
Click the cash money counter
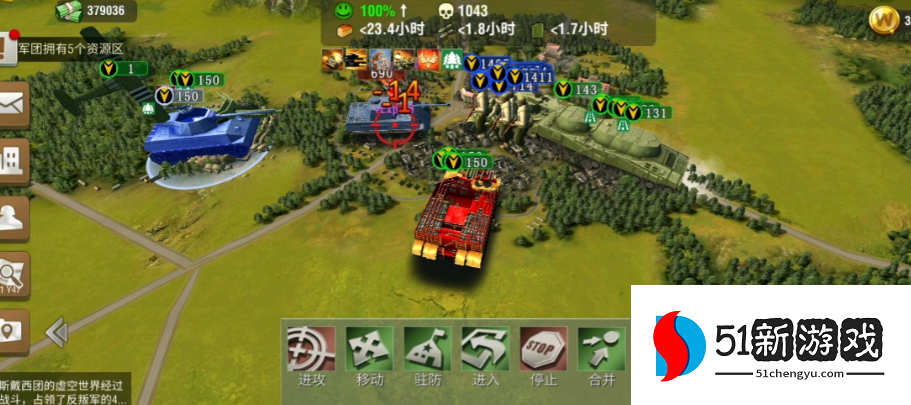coord(97,11)
